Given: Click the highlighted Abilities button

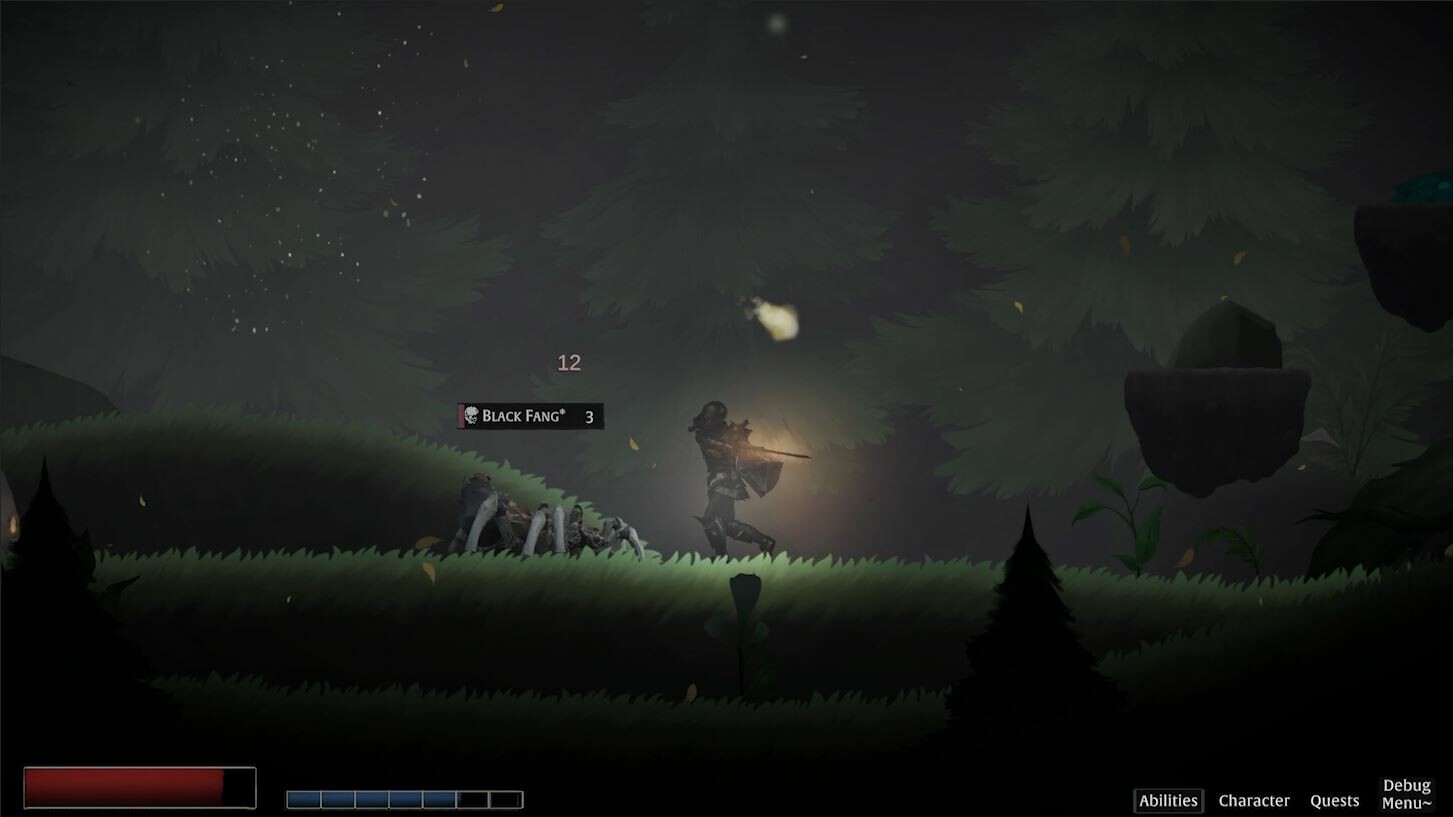Looking at the screenshot, I should point(1167,800).
